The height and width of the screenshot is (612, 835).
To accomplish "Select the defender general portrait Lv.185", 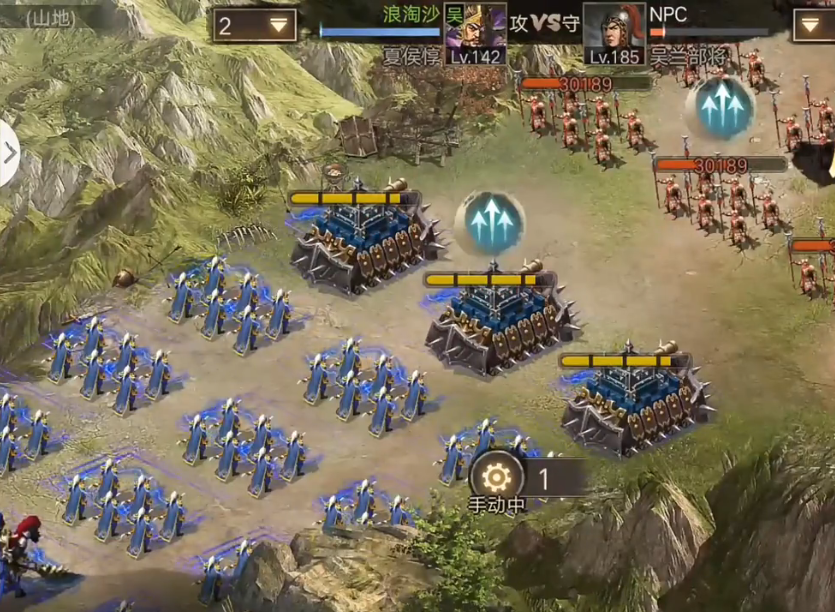I will click(x=613, y=33).
